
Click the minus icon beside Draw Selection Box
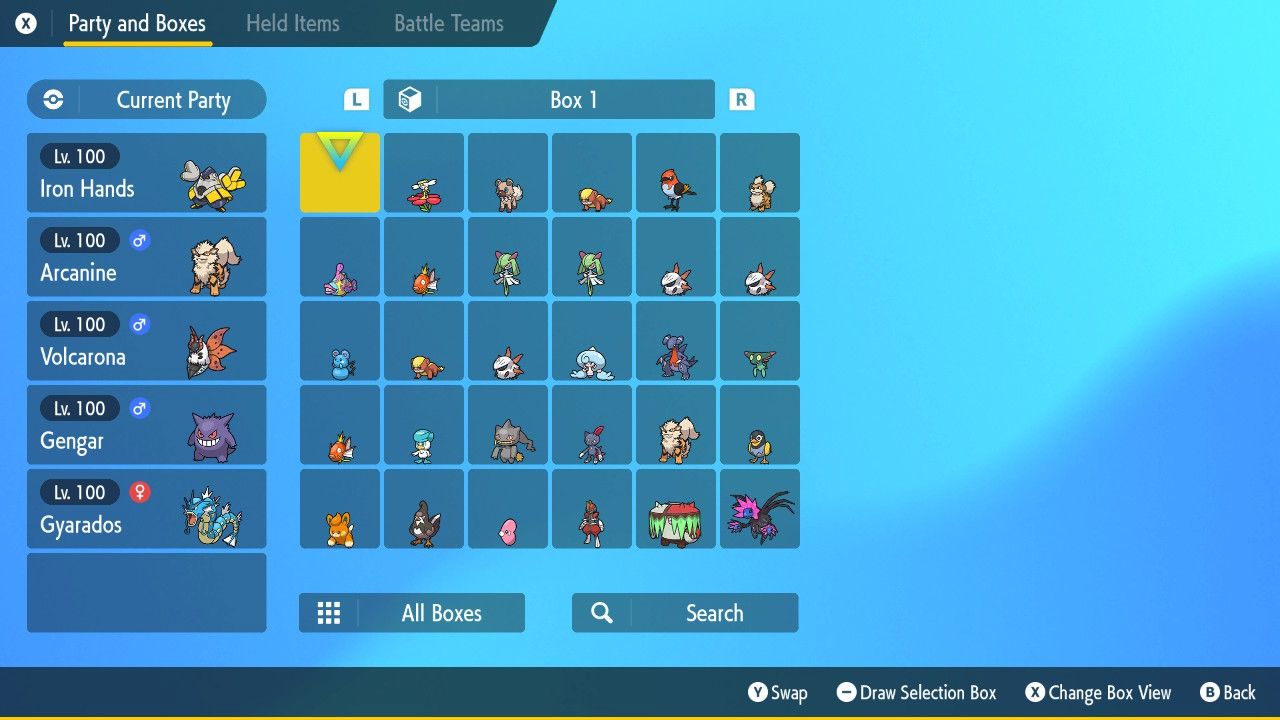click(x=847, y=692)
